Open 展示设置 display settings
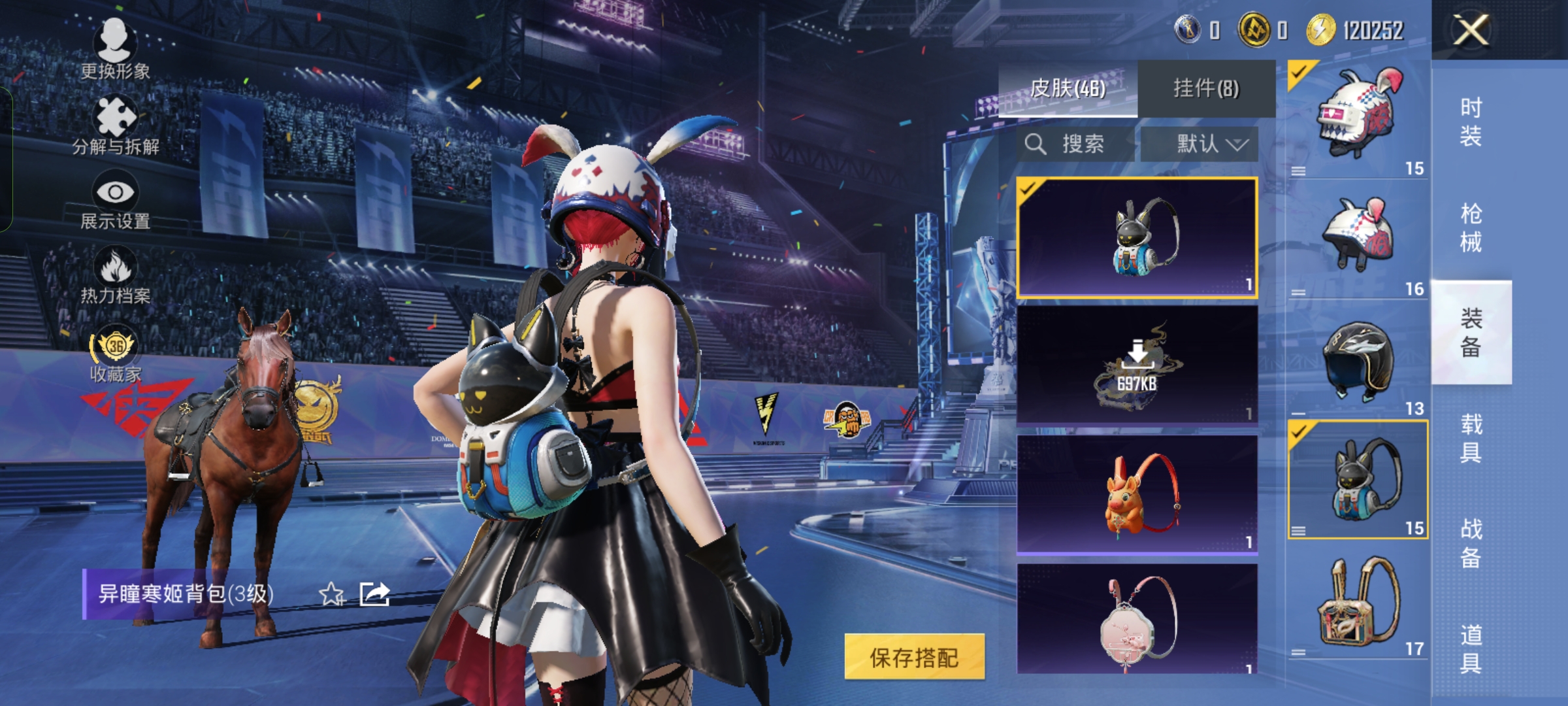 pos(116,200)
